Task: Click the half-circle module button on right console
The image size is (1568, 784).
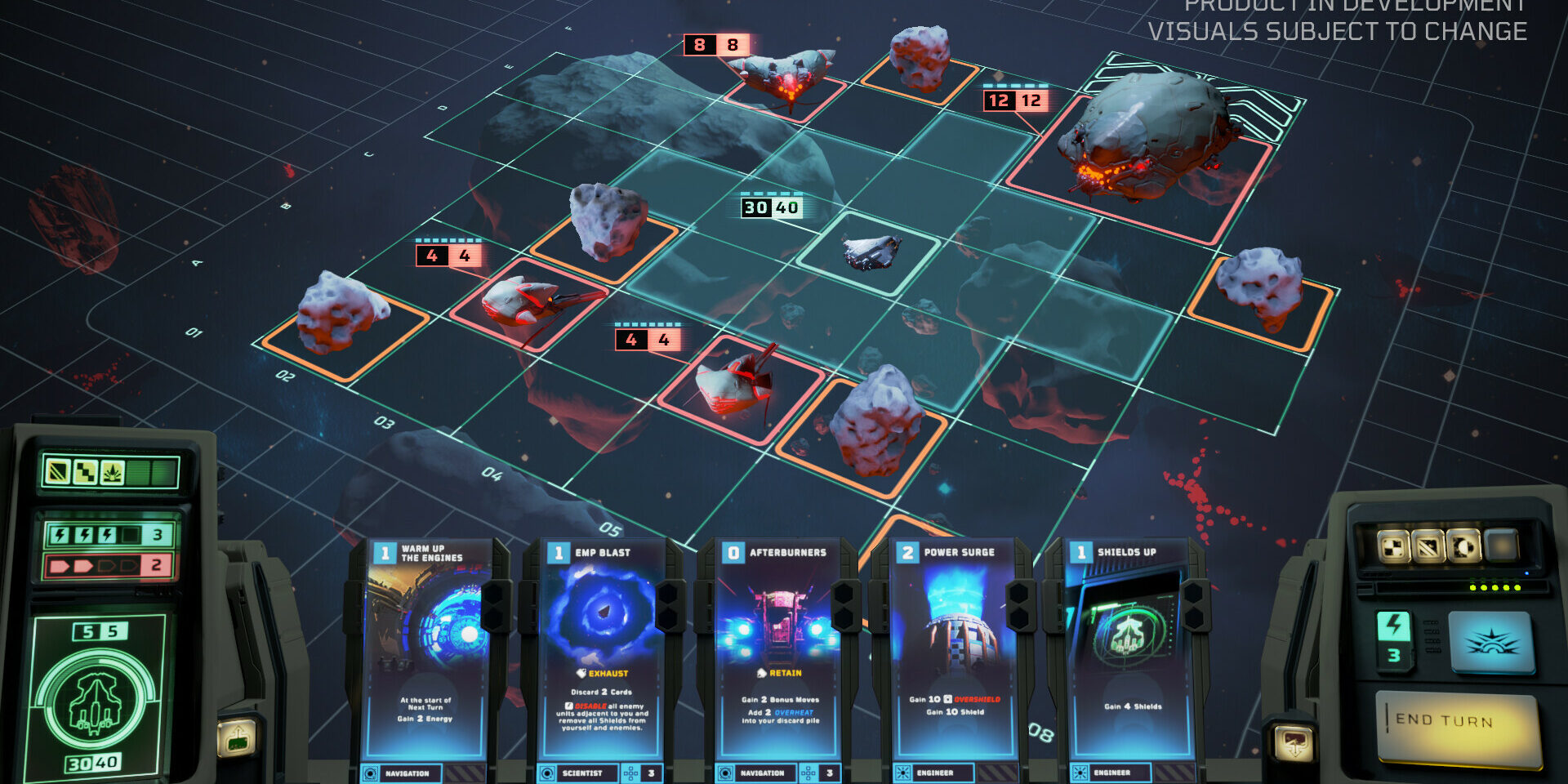Action: click(1463, 546)
